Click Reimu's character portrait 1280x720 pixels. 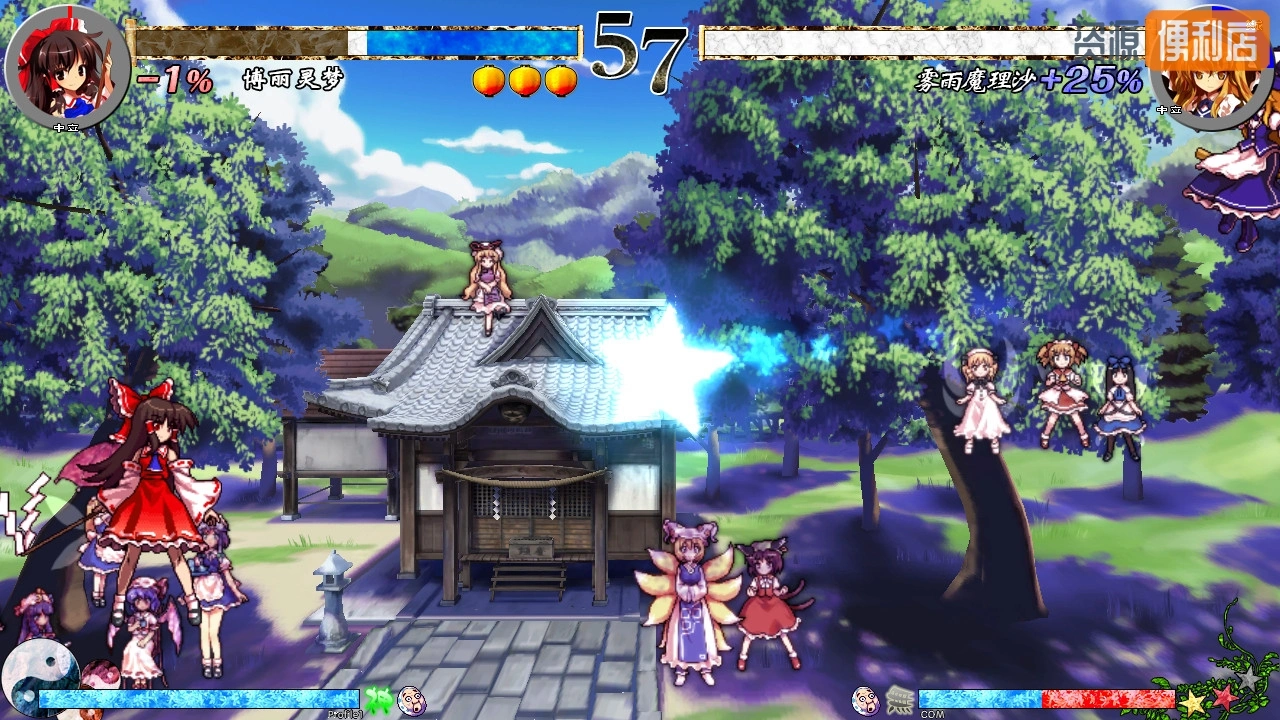click(x=67, y=66)
